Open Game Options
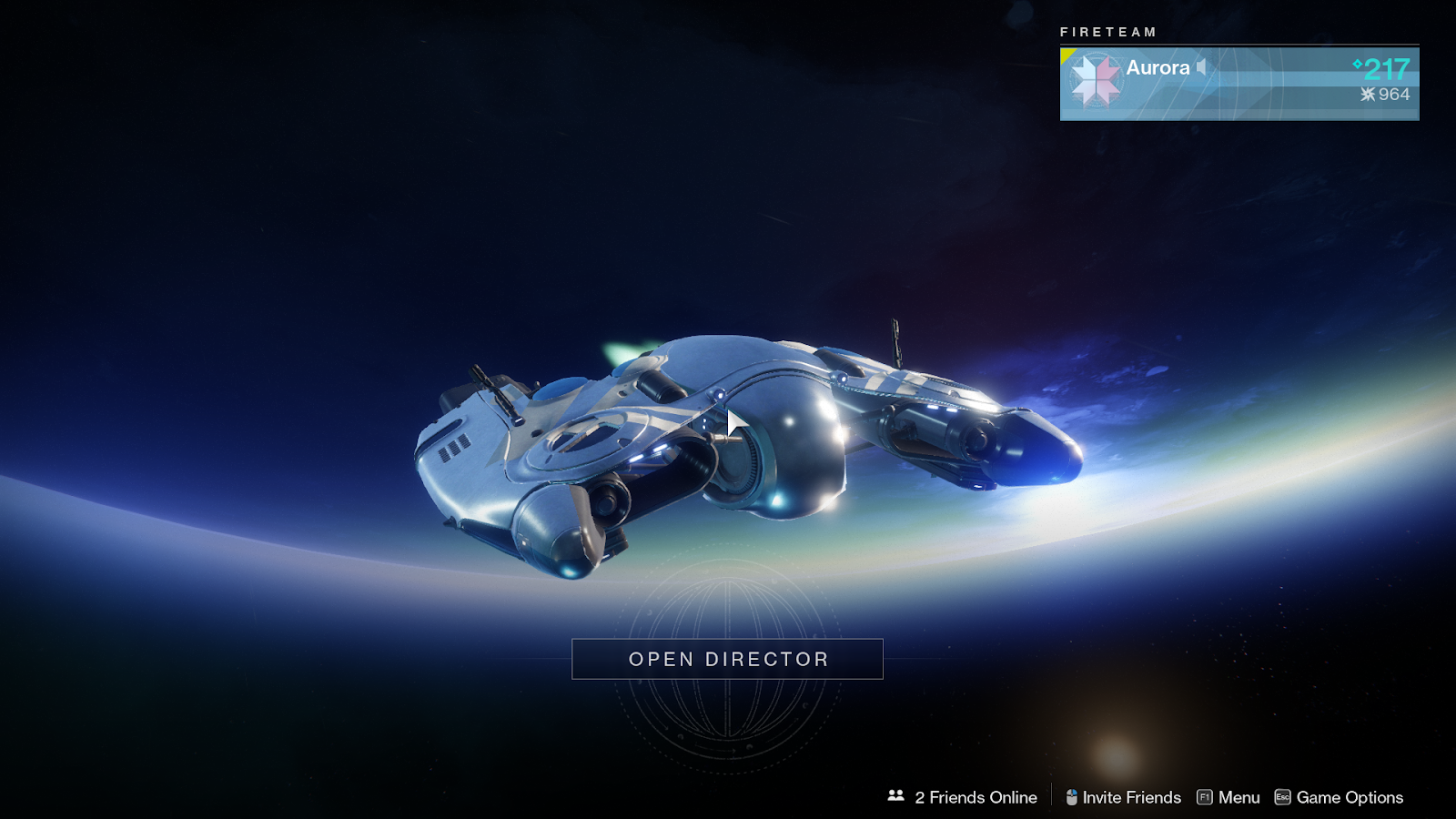 coord(1339,797)
